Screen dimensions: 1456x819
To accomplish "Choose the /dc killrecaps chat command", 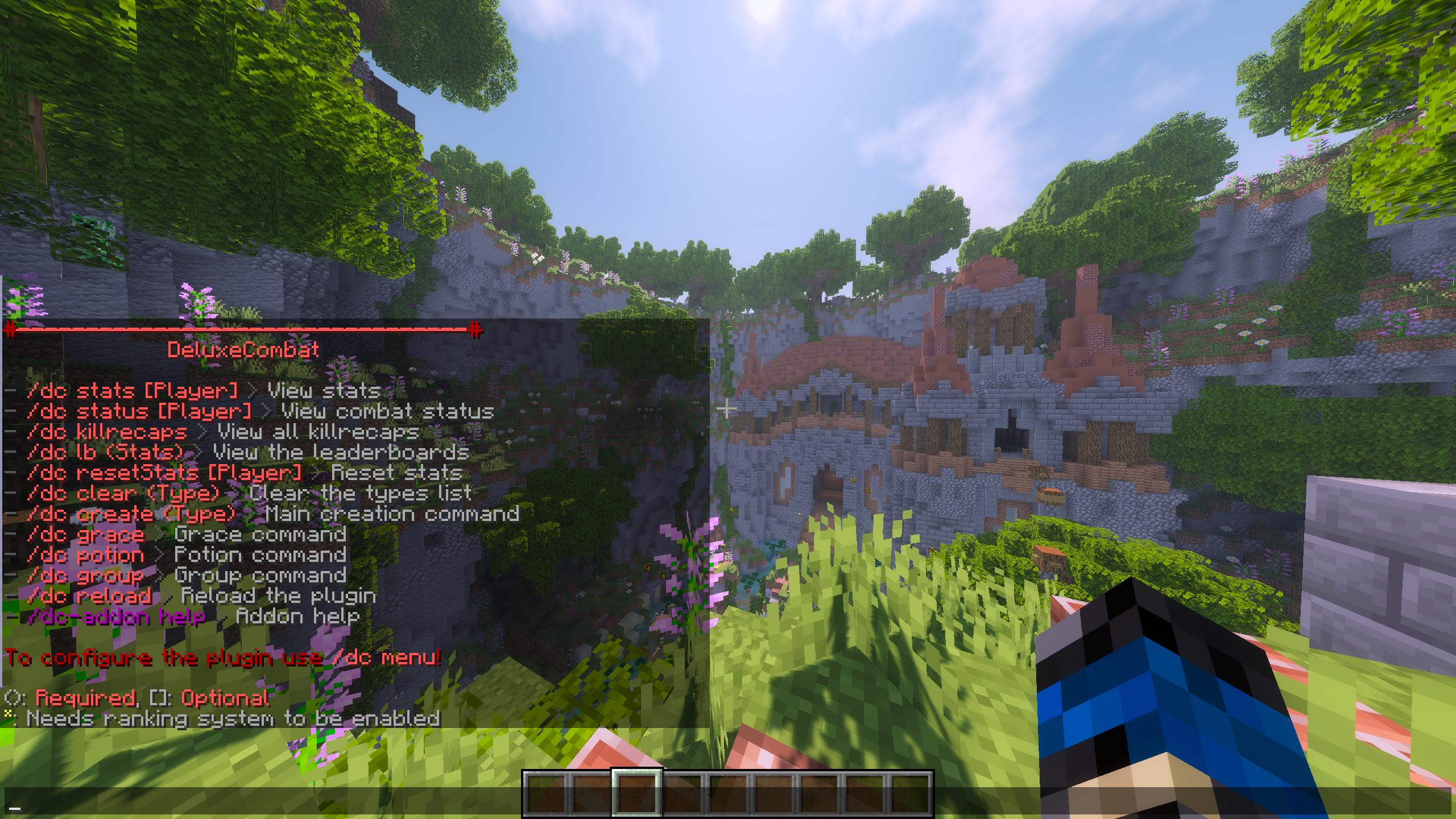I will pos(107,432).
